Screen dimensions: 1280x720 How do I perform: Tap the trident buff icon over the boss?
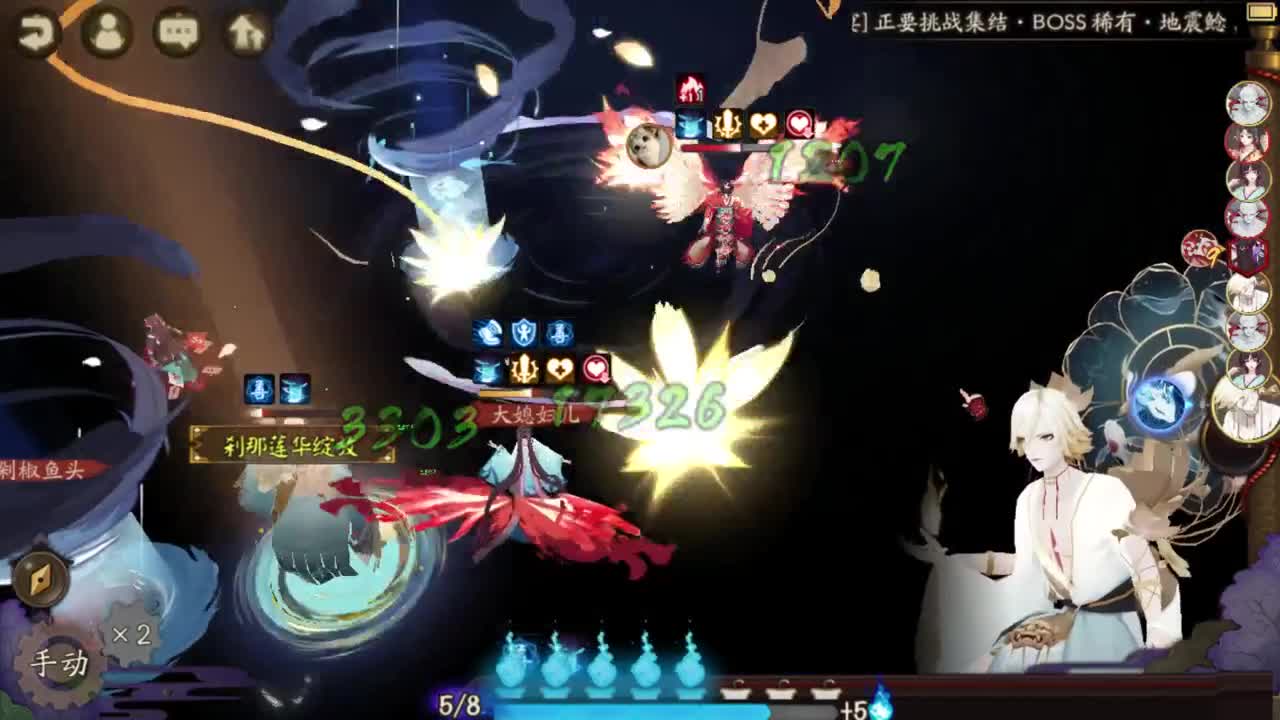click(x=727, y=122)
